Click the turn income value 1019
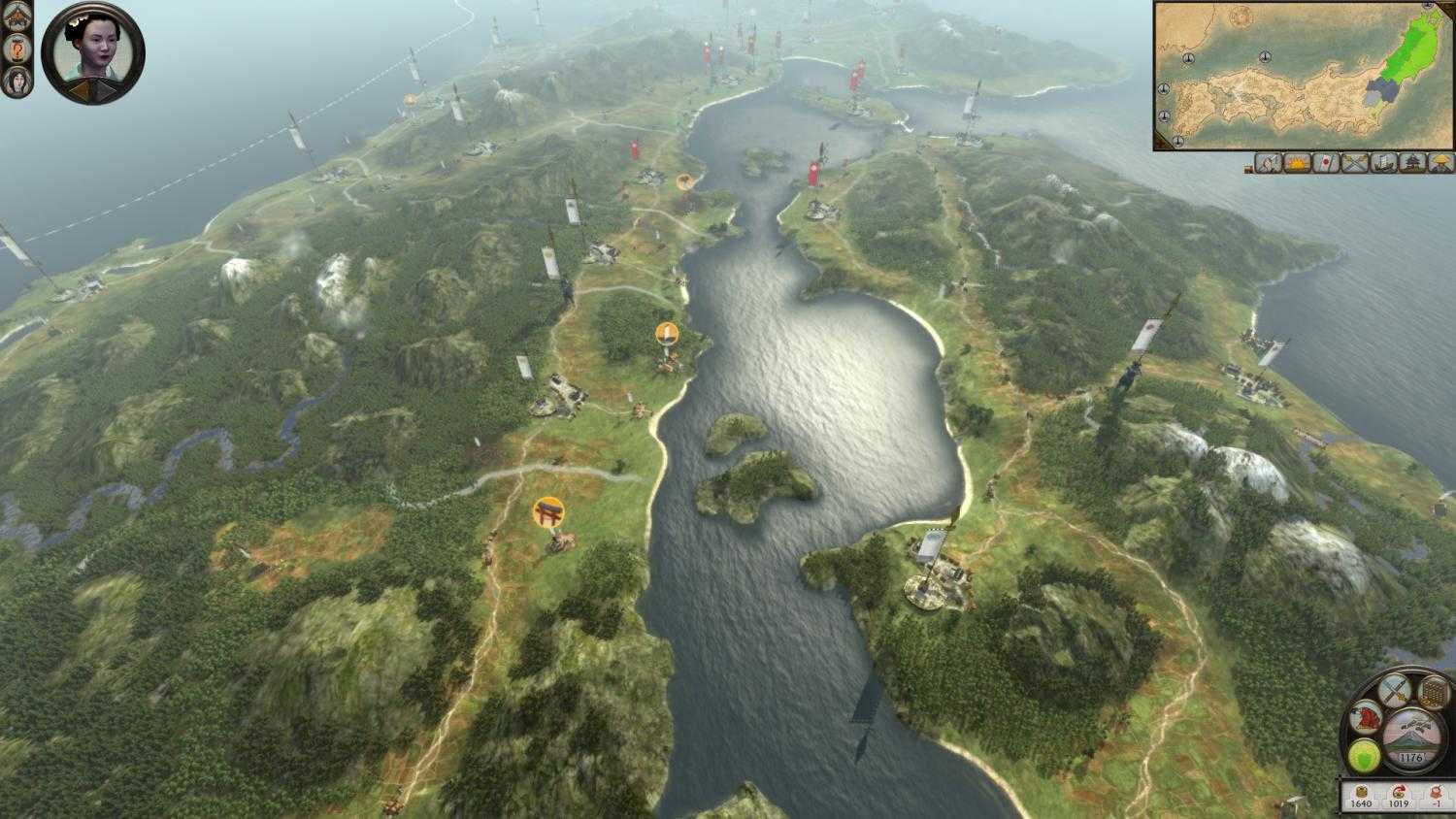The image size is (1456, 819). click(1398, 803)
